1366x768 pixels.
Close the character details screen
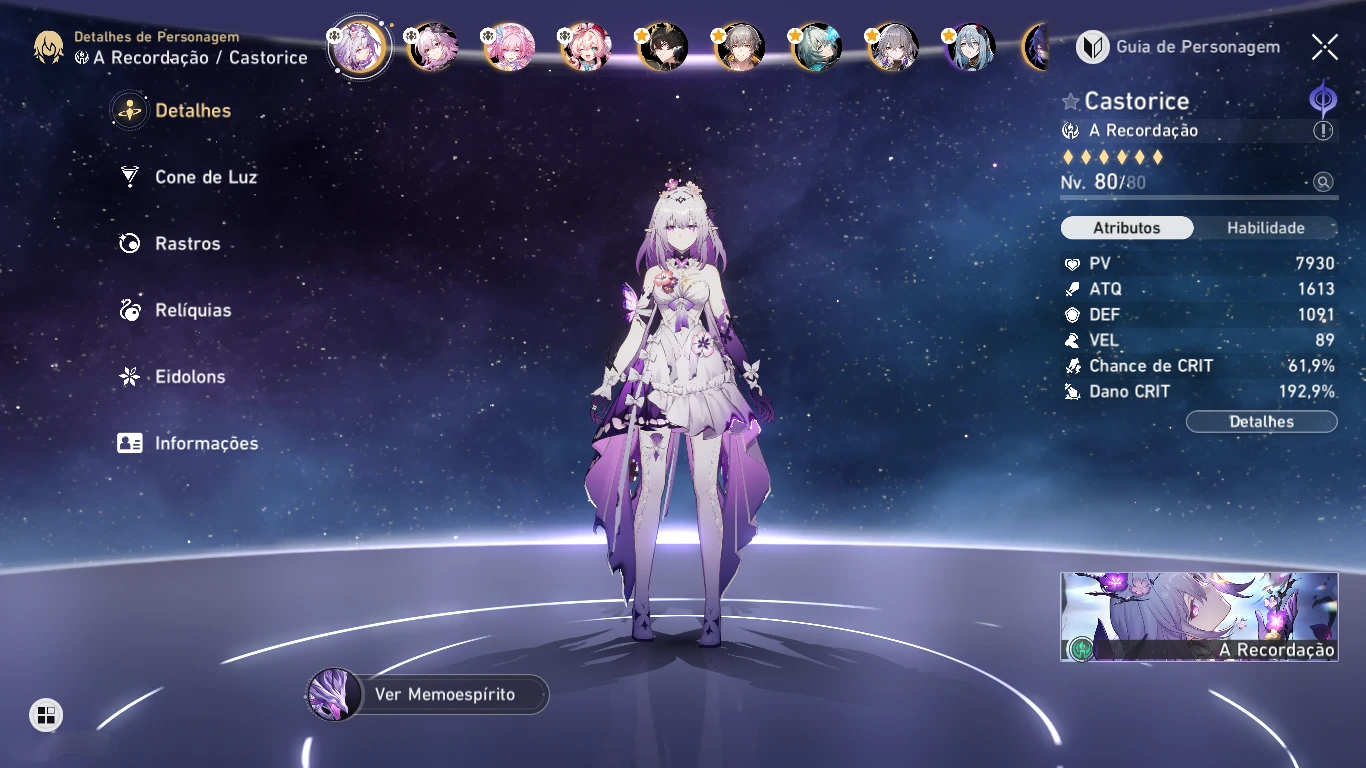[x=1324, y=47]
